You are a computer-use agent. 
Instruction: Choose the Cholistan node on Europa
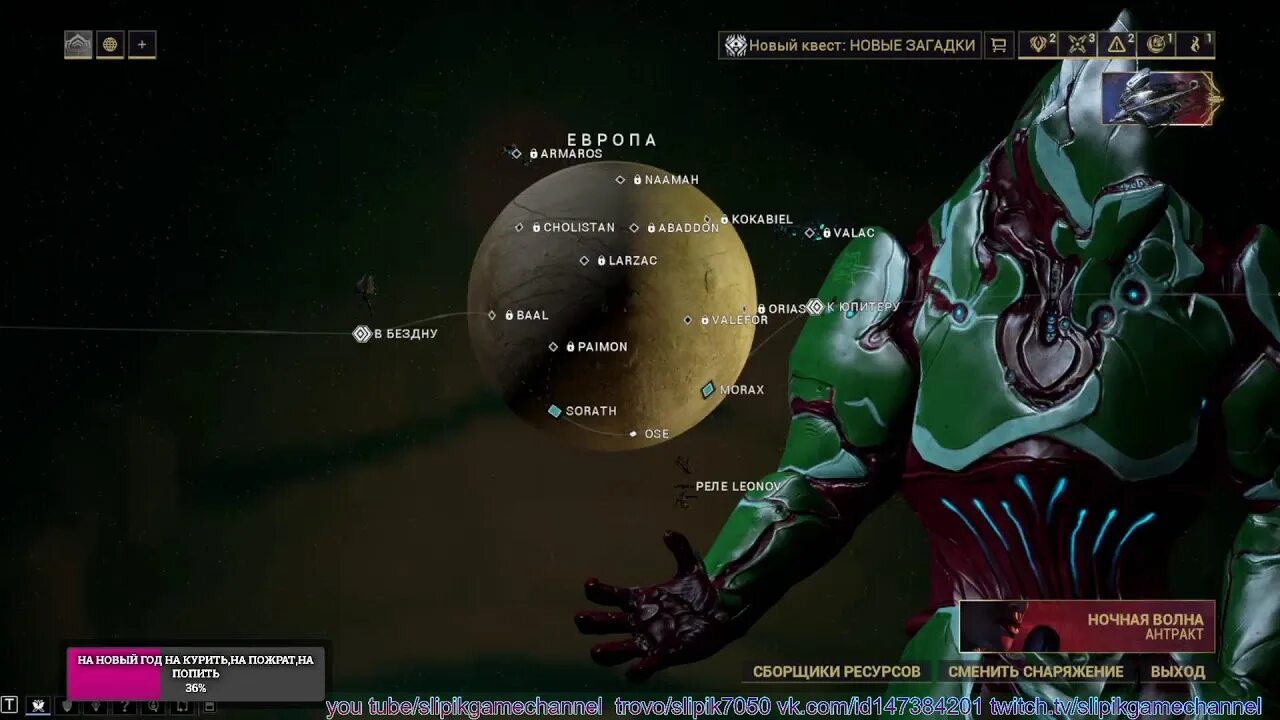[520, 228]
